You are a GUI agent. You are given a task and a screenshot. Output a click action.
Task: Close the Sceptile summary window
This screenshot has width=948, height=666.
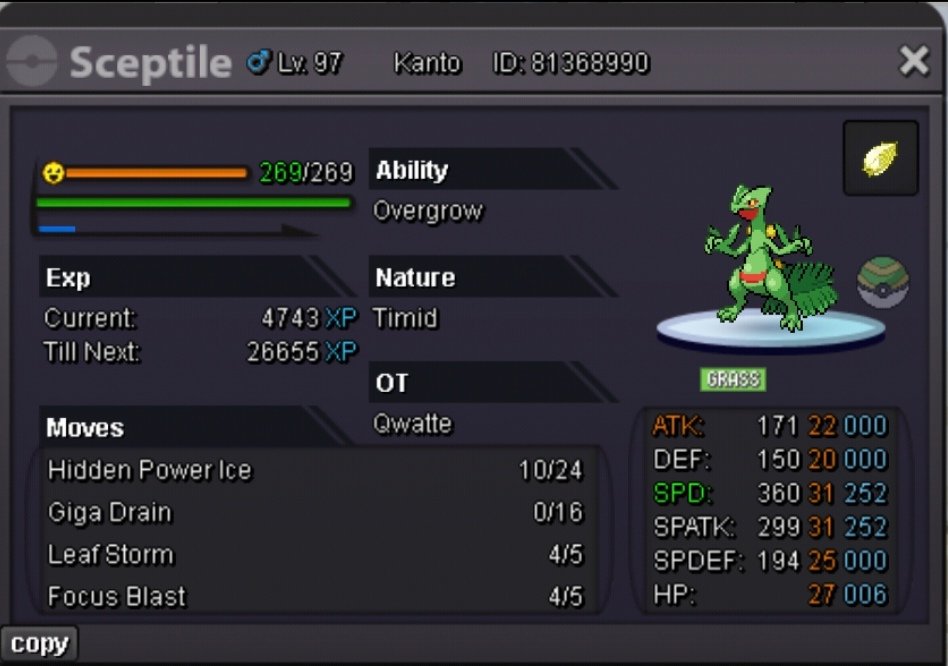[x=914, y=62]
